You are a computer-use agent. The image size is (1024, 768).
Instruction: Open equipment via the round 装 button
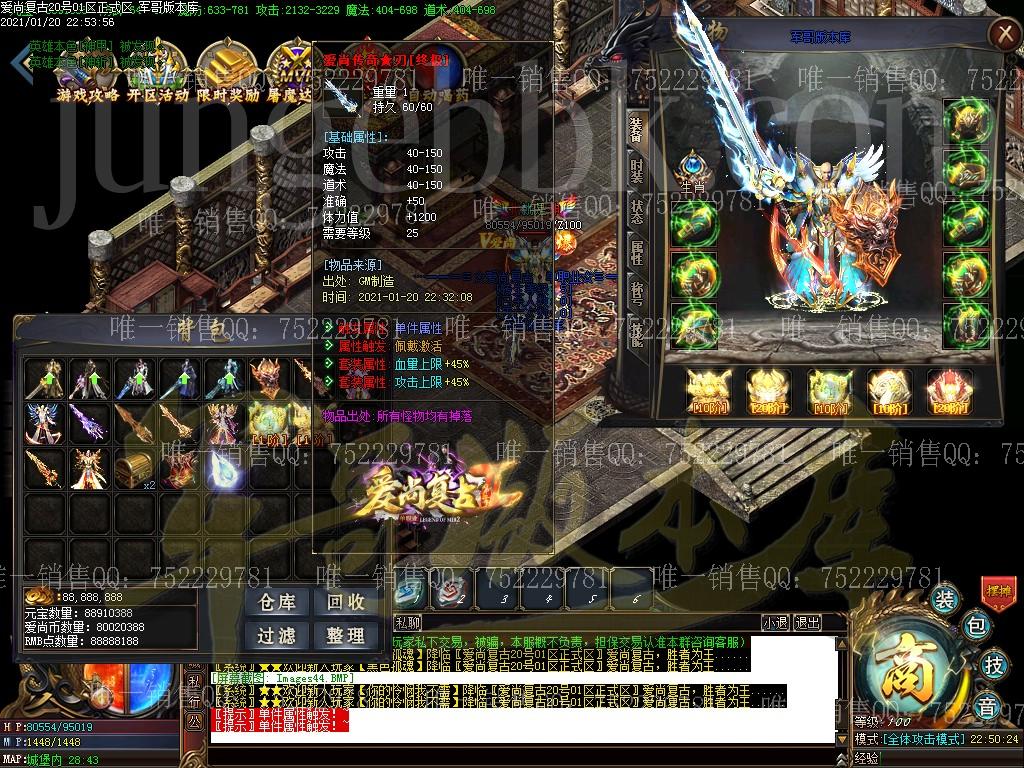(944, 600)
